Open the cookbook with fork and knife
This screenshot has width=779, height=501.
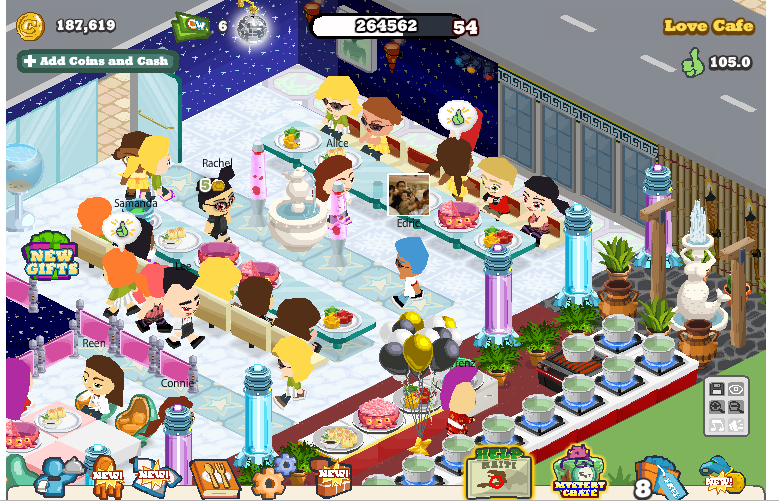(x=214, y=479)
